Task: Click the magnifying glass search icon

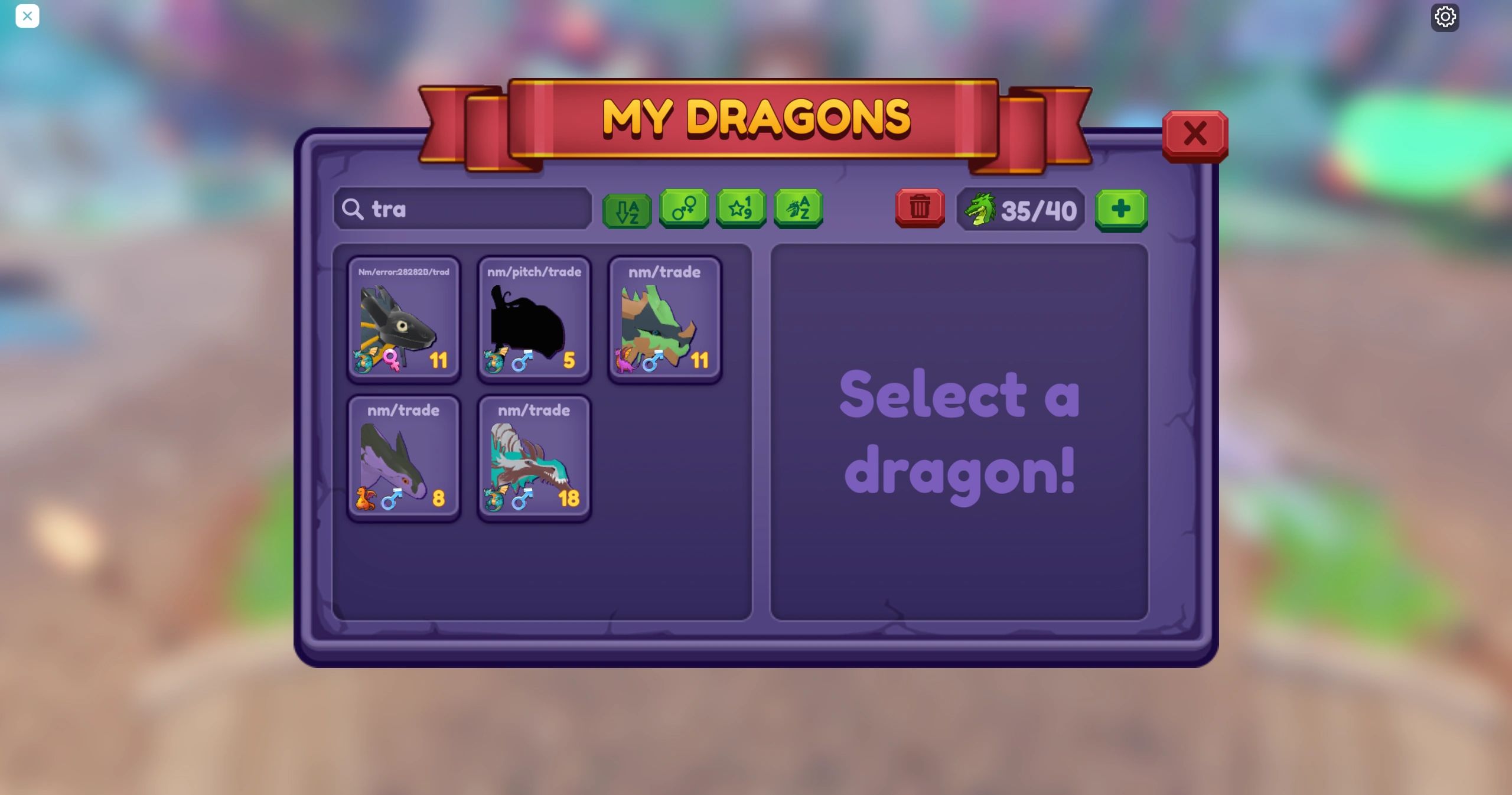Action: [353, 209]
